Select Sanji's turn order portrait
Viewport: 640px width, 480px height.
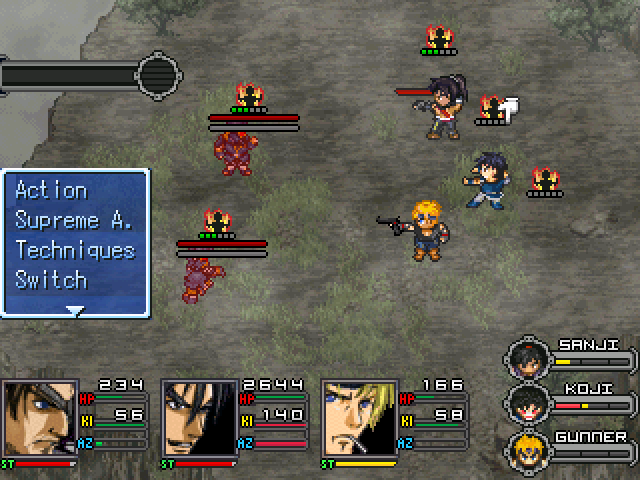click(525, 357)
